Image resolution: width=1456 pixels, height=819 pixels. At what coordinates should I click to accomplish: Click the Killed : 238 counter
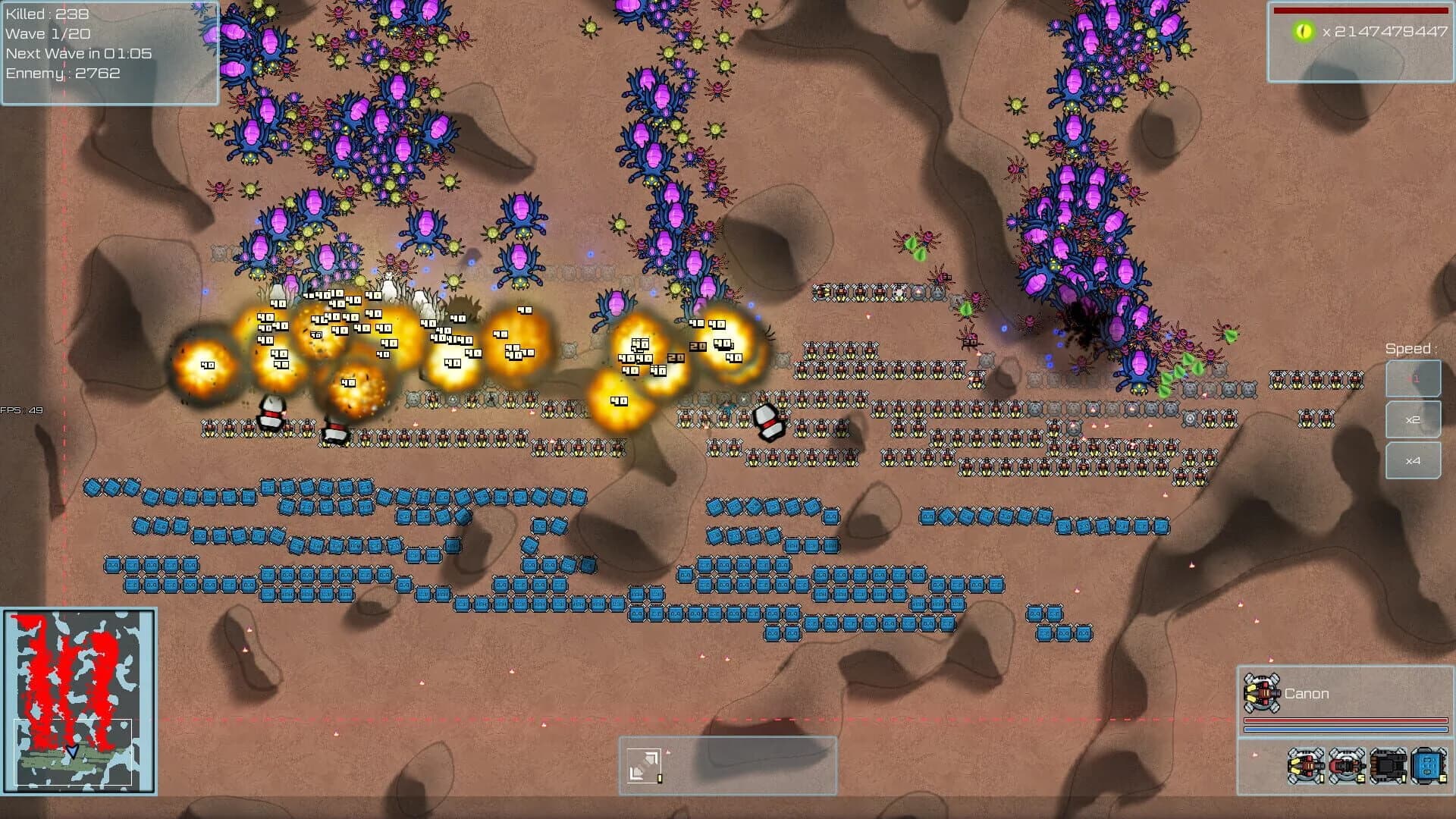click(45, 13)
